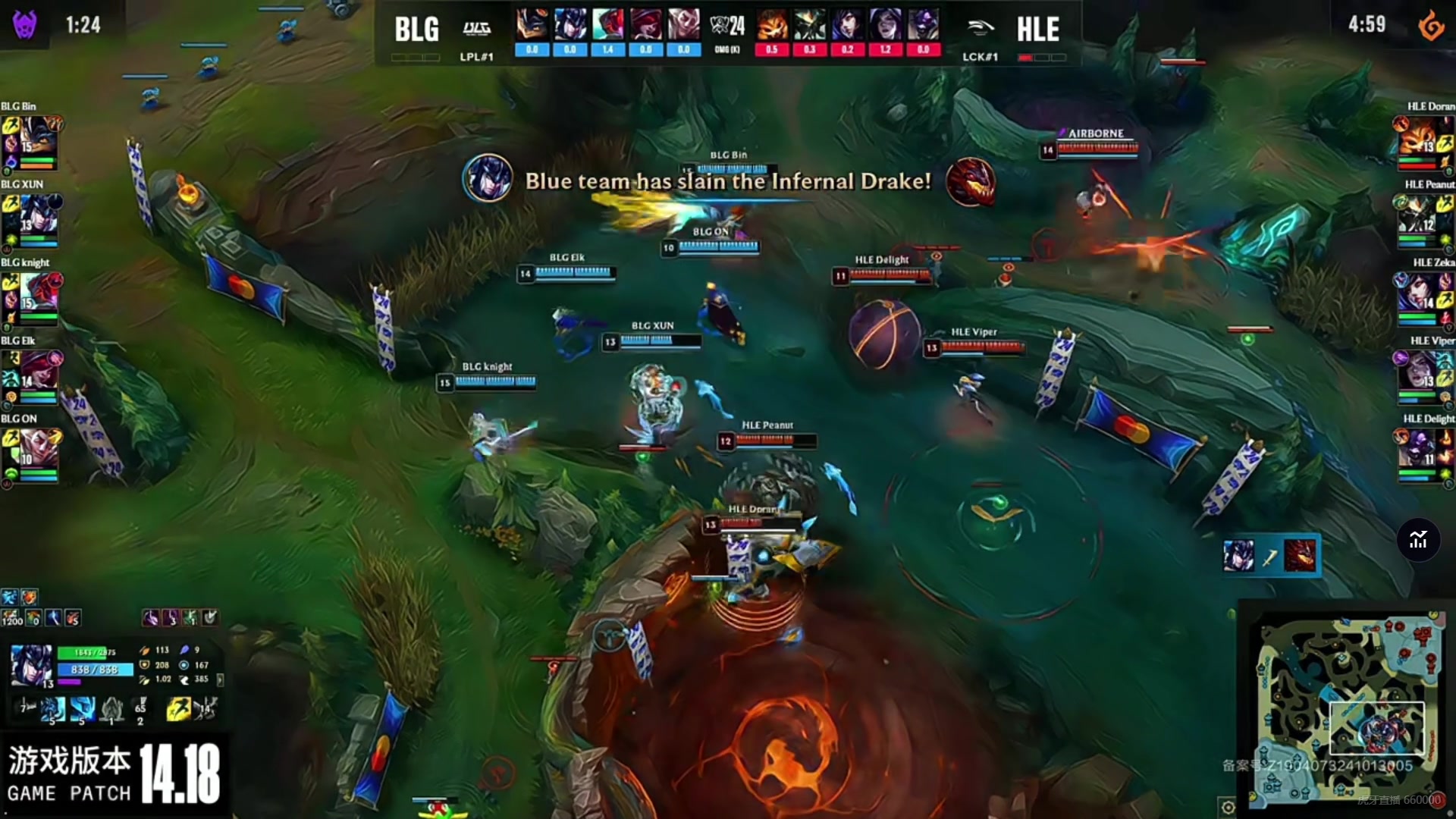Select BLG ON's player portrait
The height and width of the screenshot is (819, 1456).
tap(38, 451)
